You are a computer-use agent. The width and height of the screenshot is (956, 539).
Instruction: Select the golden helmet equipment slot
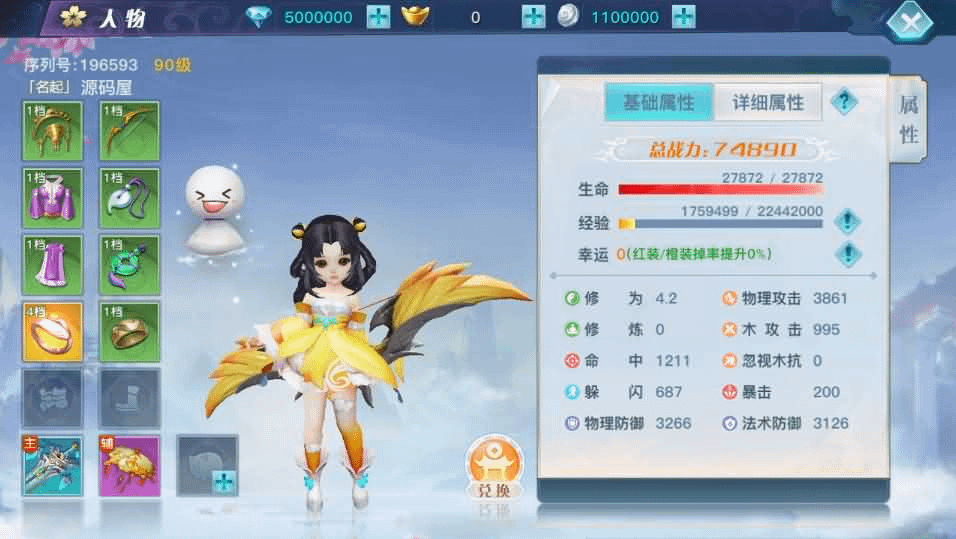52,131
